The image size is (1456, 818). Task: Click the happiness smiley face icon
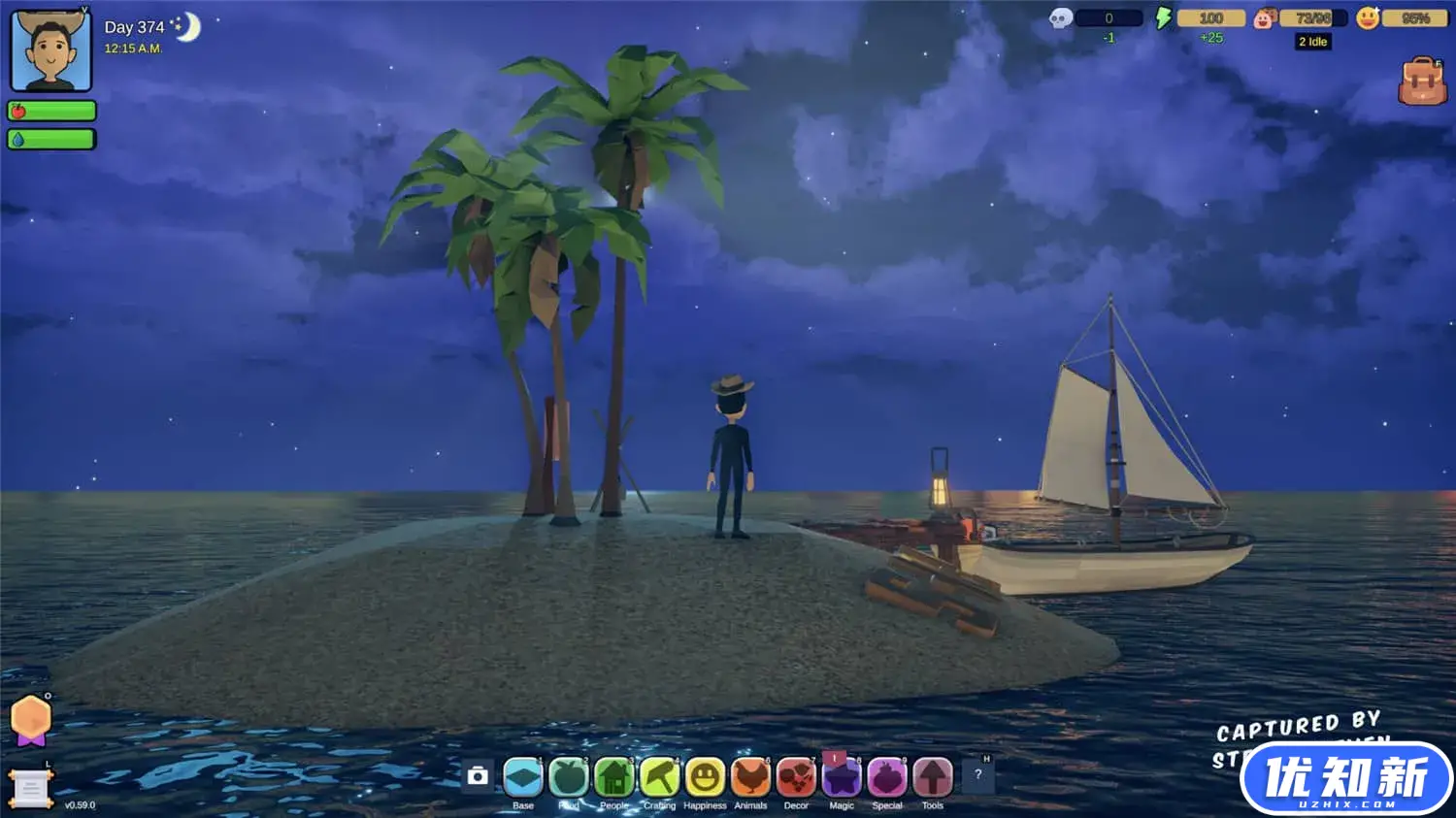1368,18
